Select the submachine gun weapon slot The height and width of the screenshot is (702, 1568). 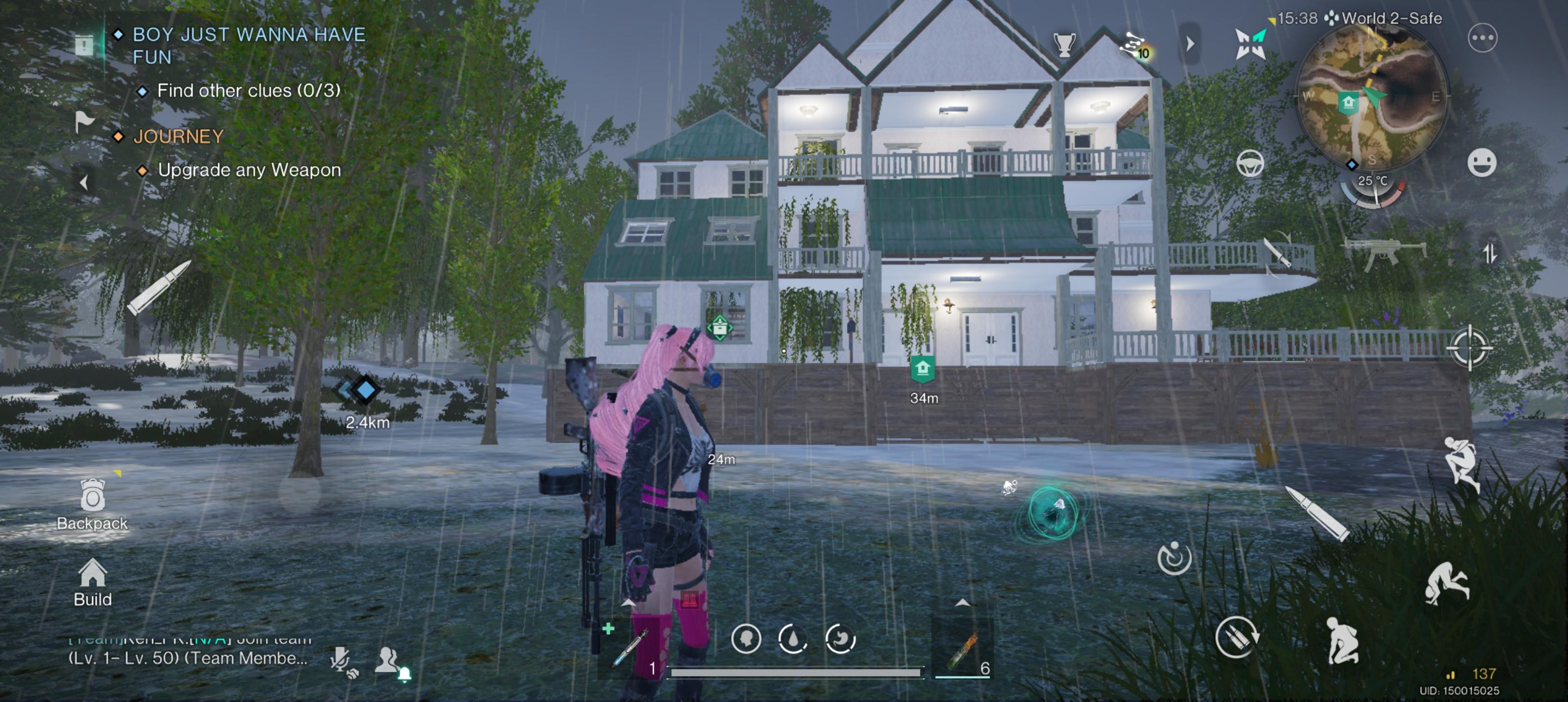coord(1385,253)
